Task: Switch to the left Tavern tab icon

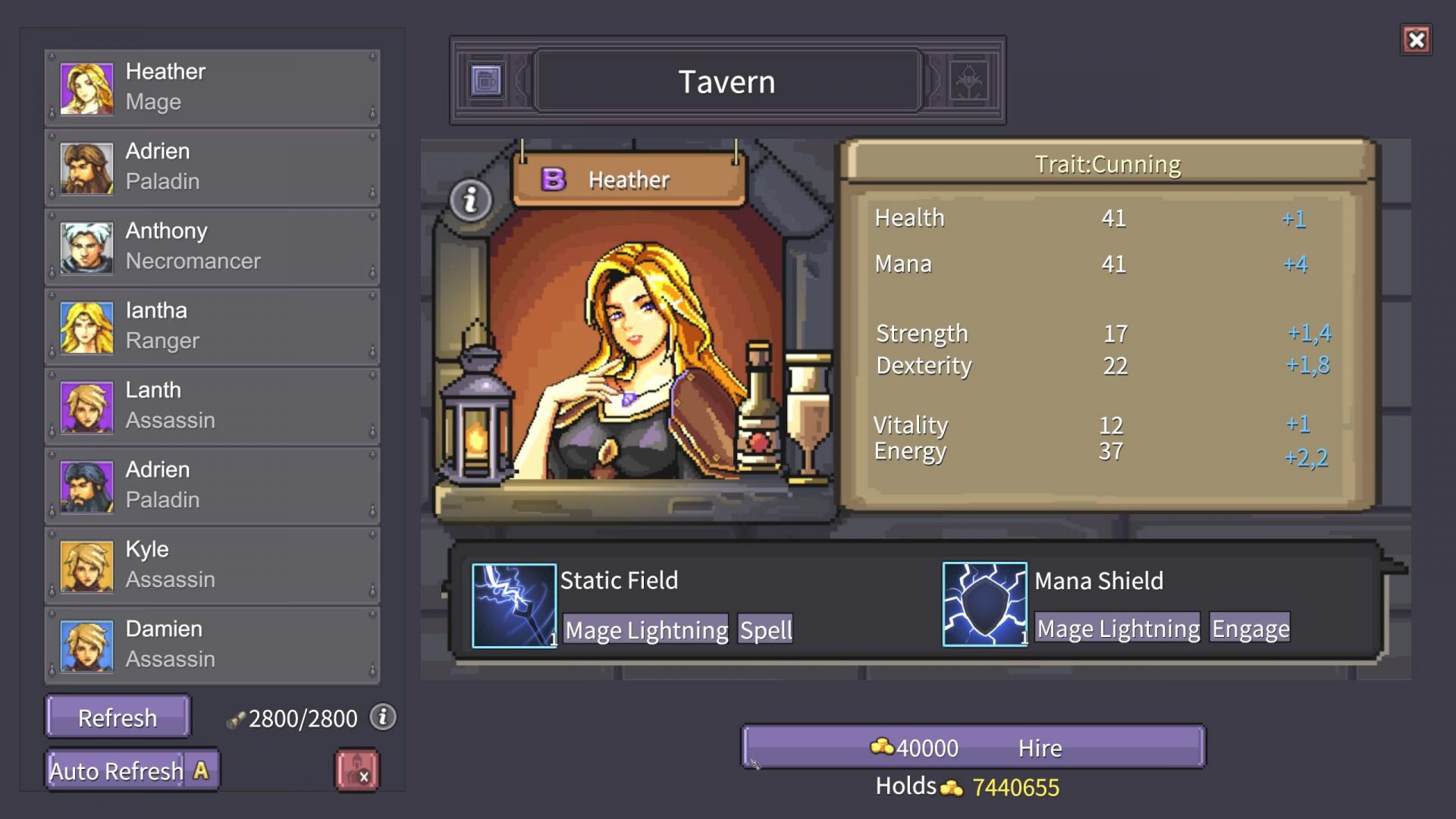Action: tap(486, 80)
